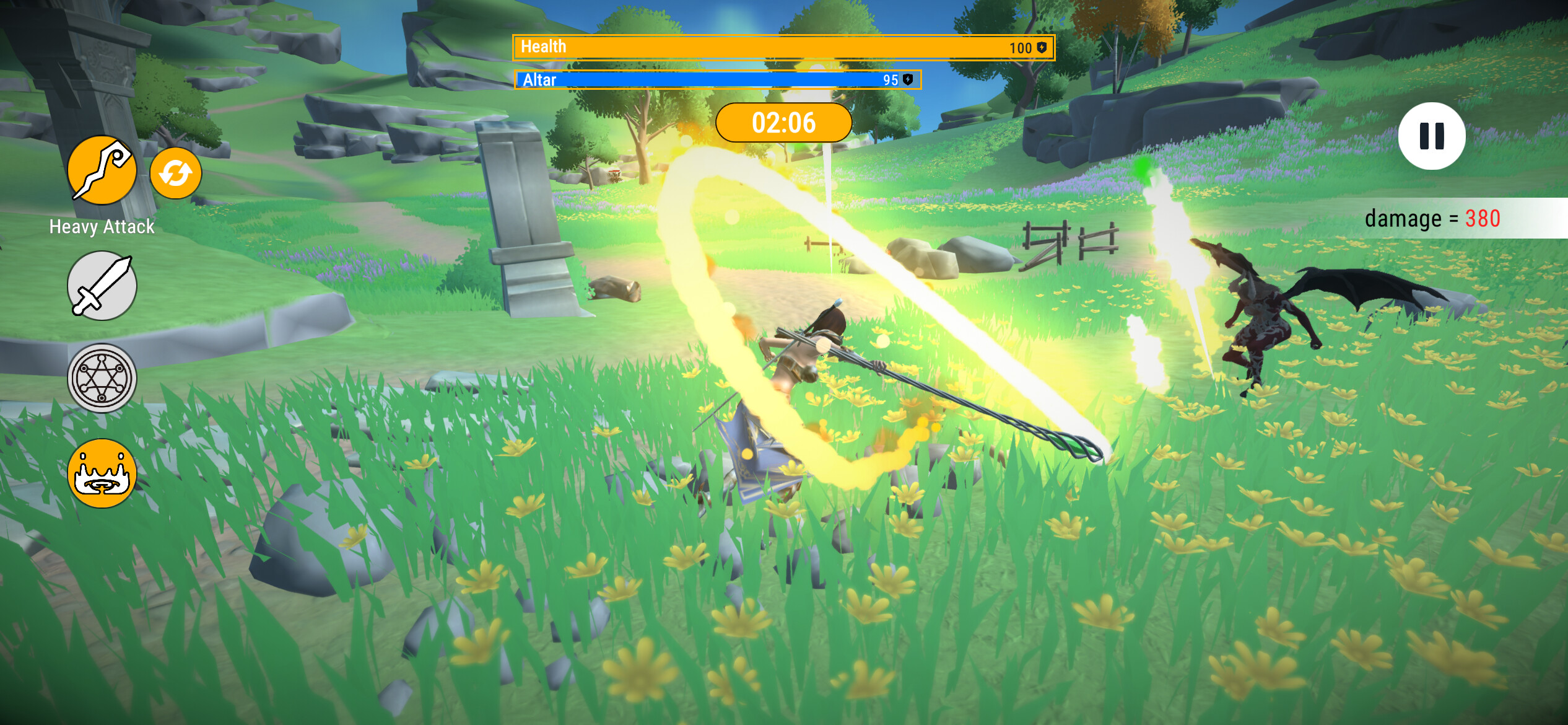Expand the 02:06 timer display

(784, 122)
